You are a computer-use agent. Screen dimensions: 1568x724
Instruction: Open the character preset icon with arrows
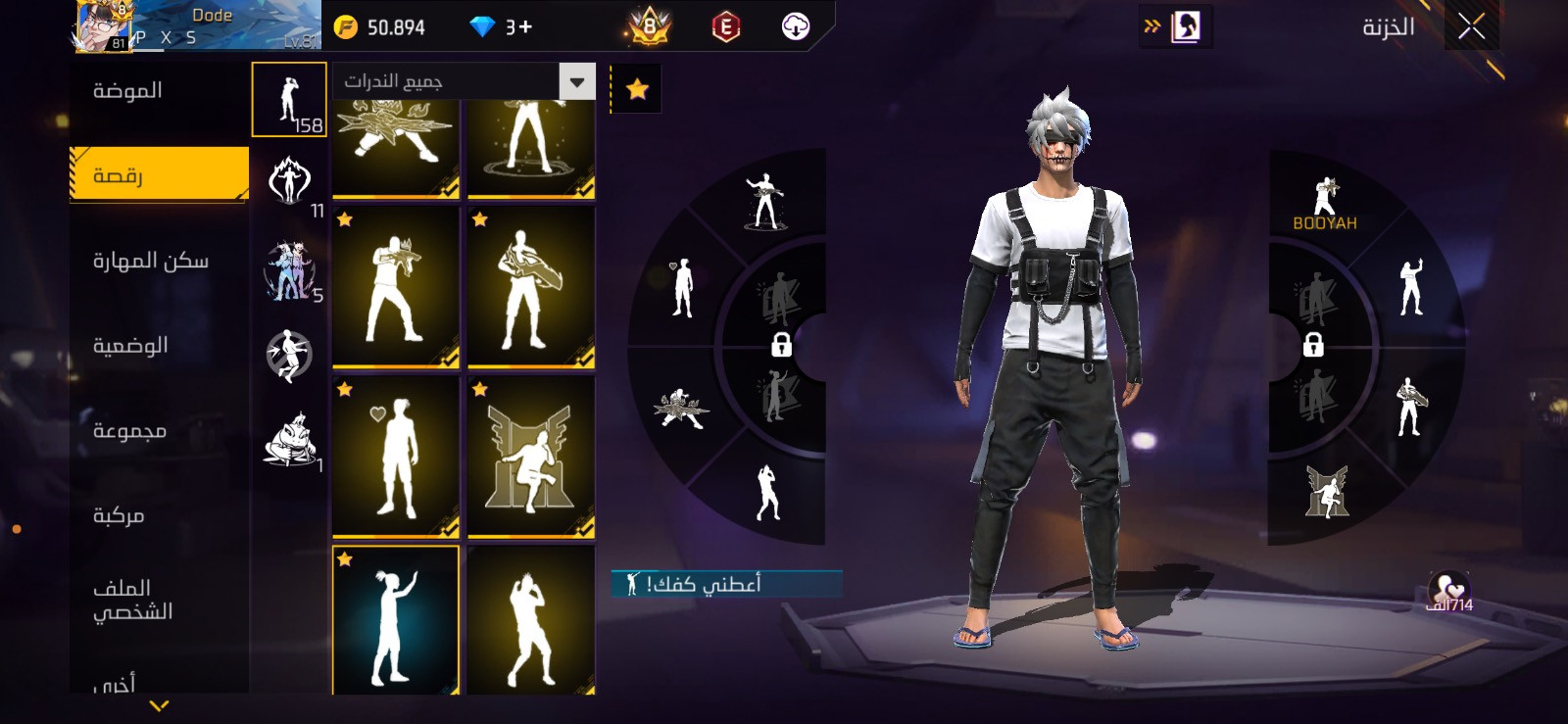click(1176, 26)
